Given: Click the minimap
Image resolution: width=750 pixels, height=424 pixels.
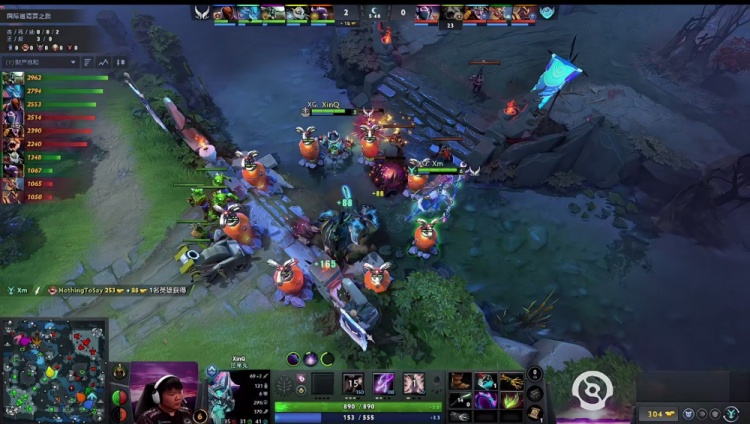Looking at the screenshot, I should [x=54, y=370].
